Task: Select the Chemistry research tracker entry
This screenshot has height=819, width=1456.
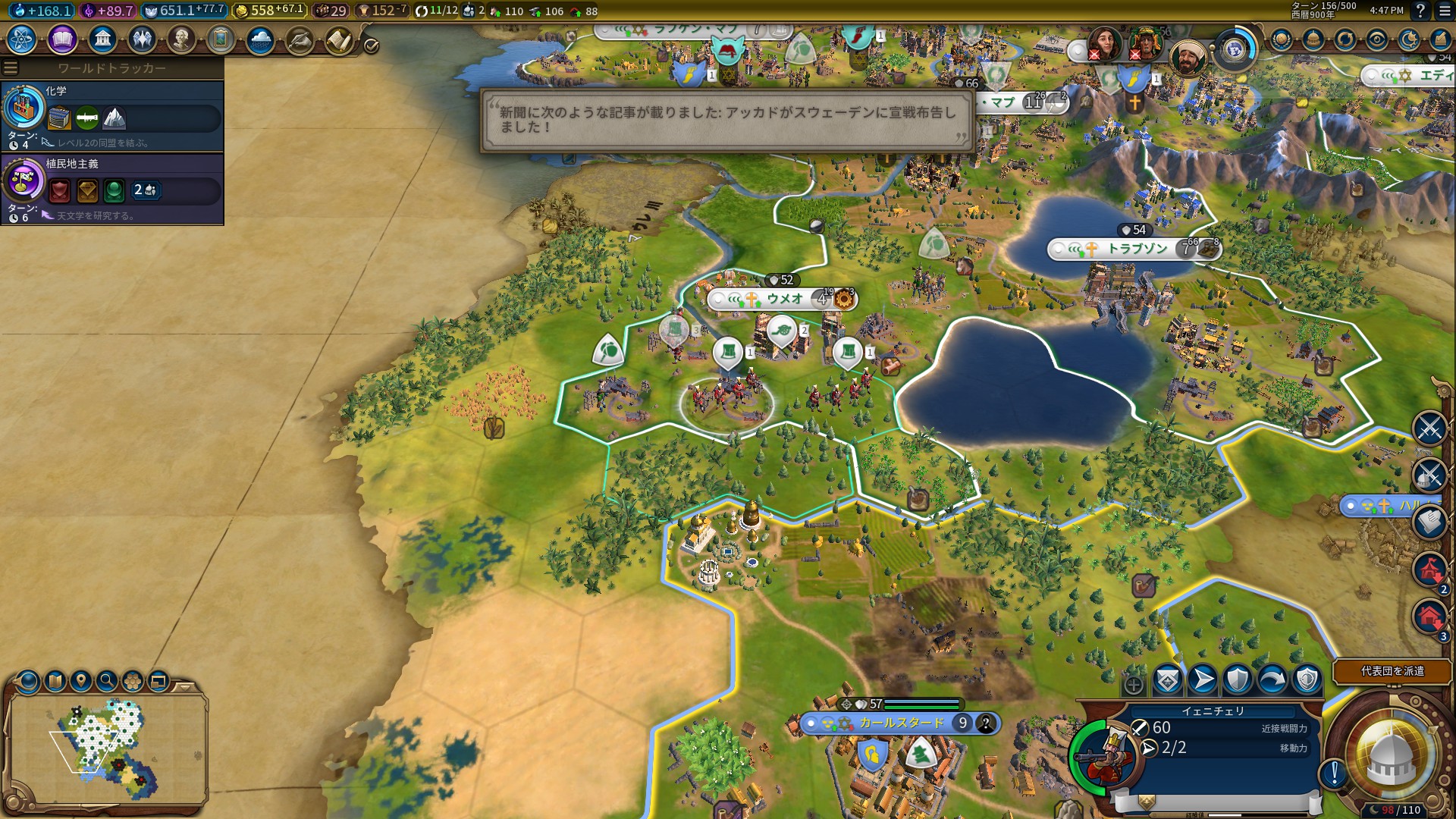Action: click(112, 115)
